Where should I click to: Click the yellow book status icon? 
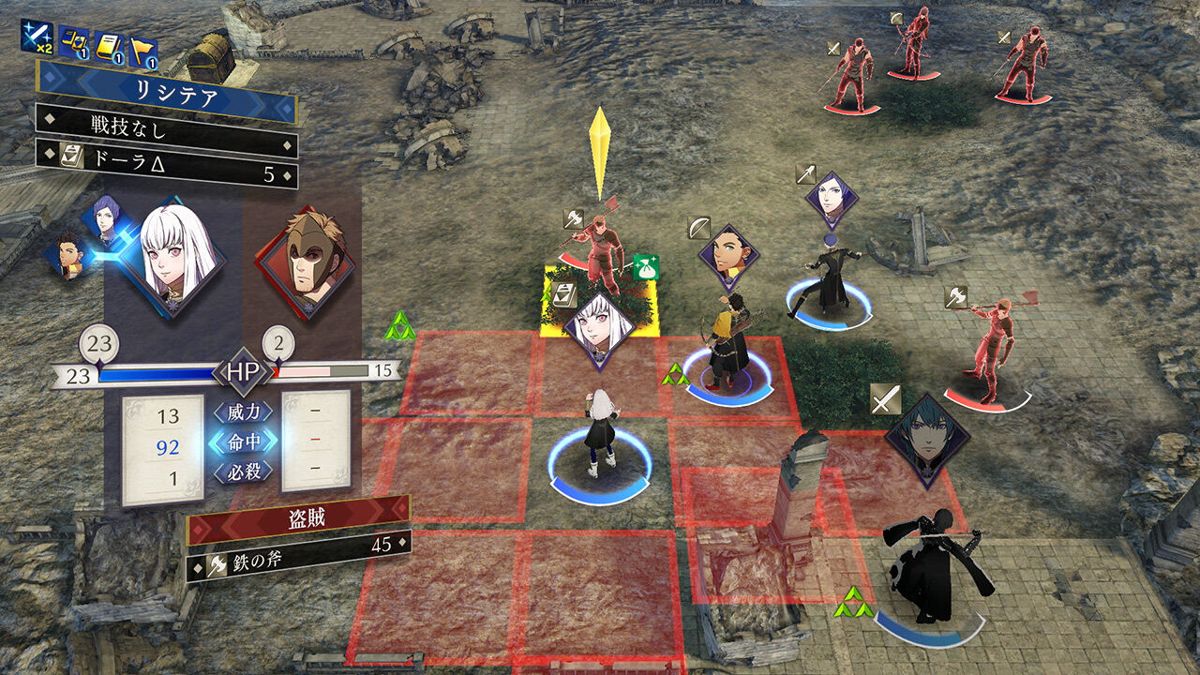coord(110,46)
